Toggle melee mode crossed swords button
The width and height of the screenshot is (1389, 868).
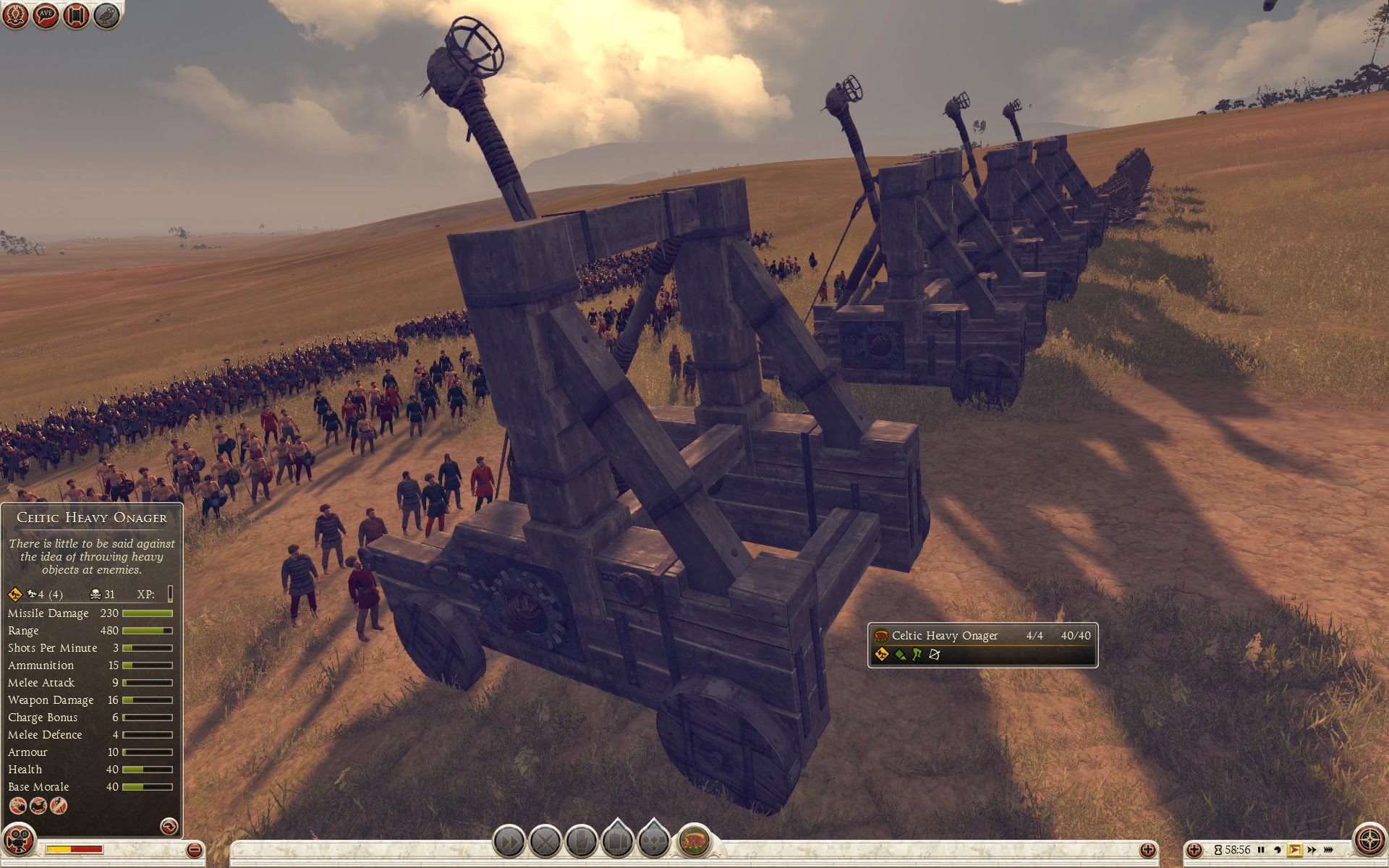[x=545, y=842]
